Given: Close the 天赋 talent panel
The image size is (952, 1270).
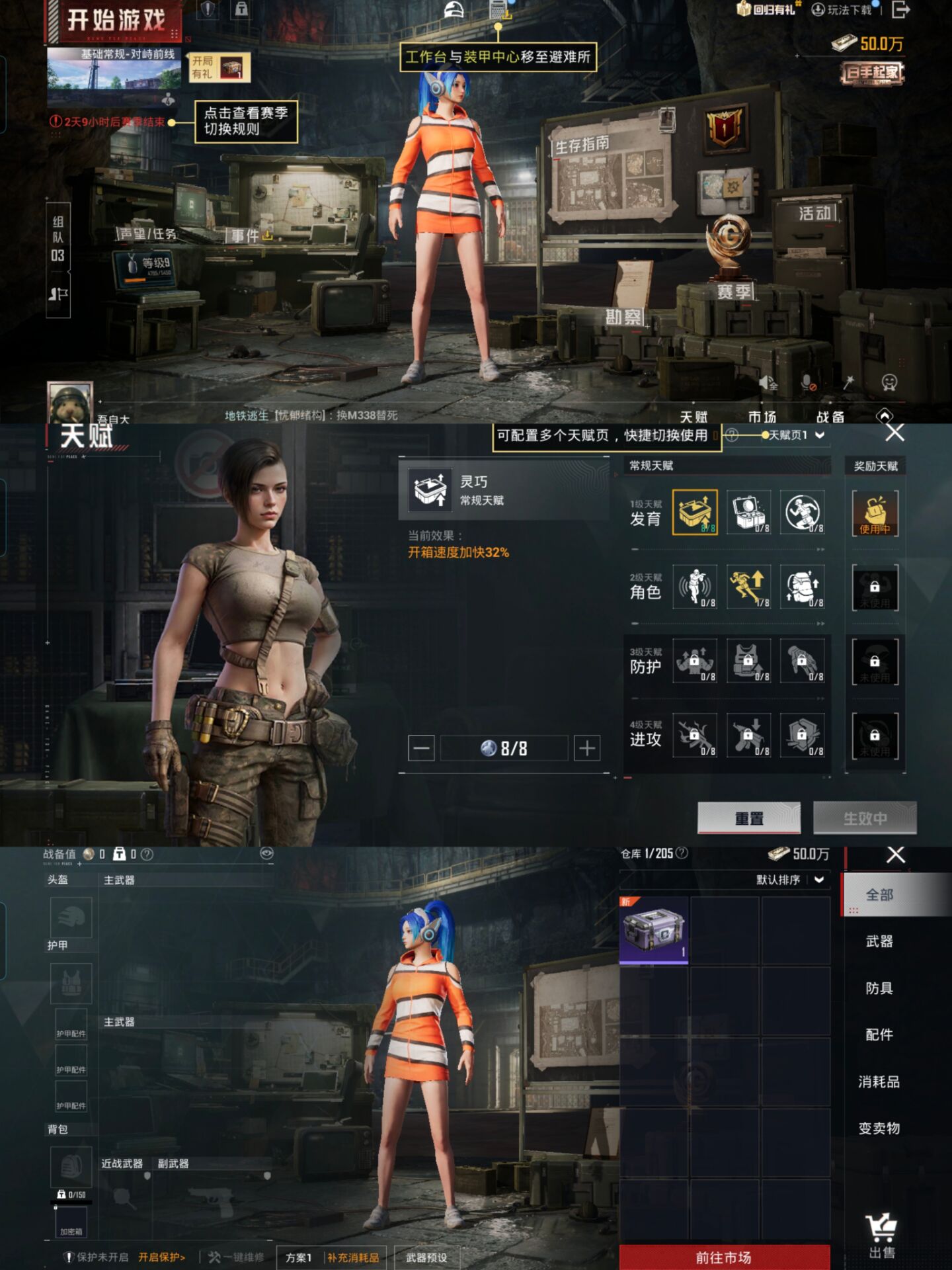Looking at the screenshot, I should (894, 433).
